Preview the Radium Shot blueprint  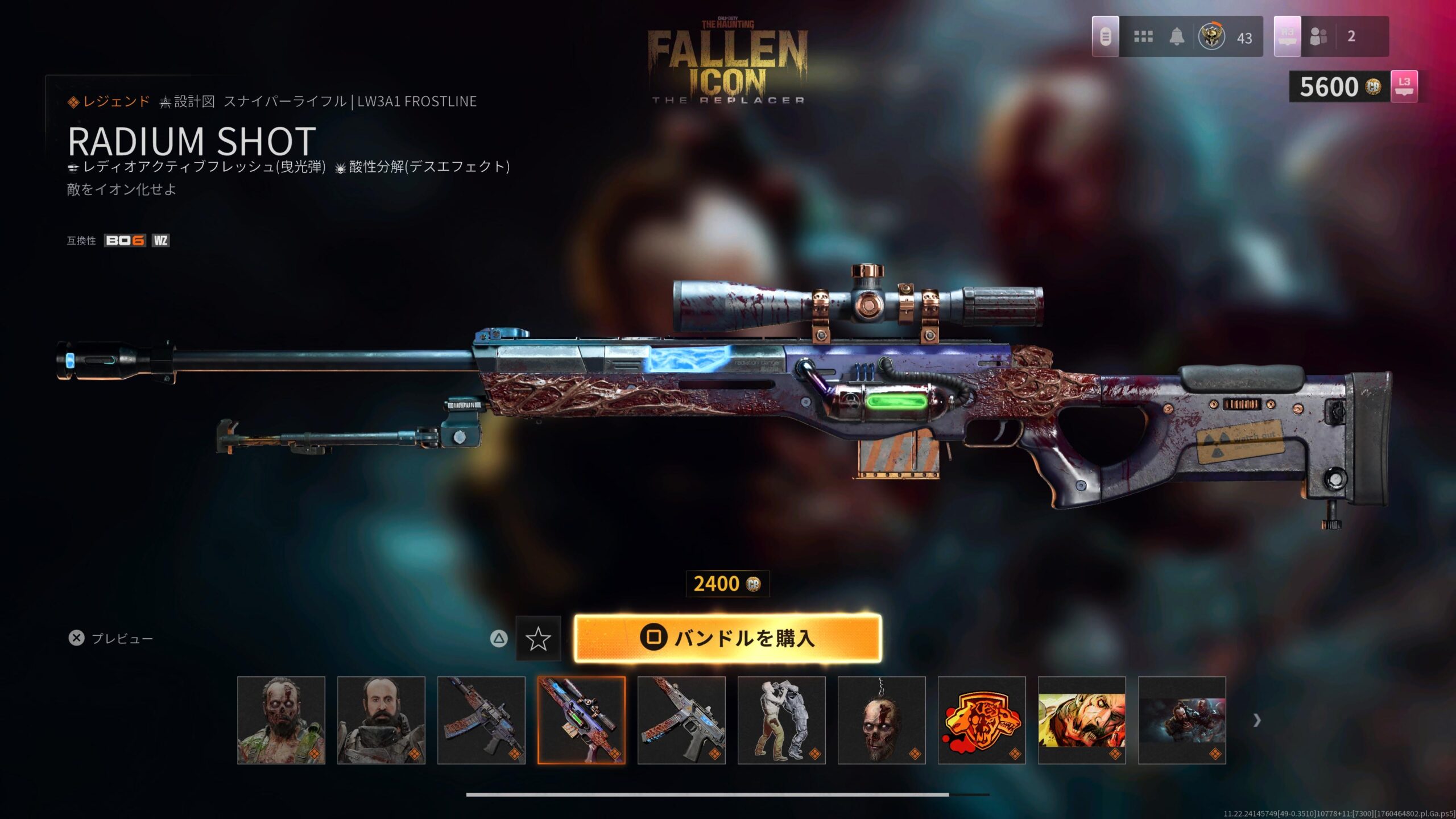click(110, 638)
